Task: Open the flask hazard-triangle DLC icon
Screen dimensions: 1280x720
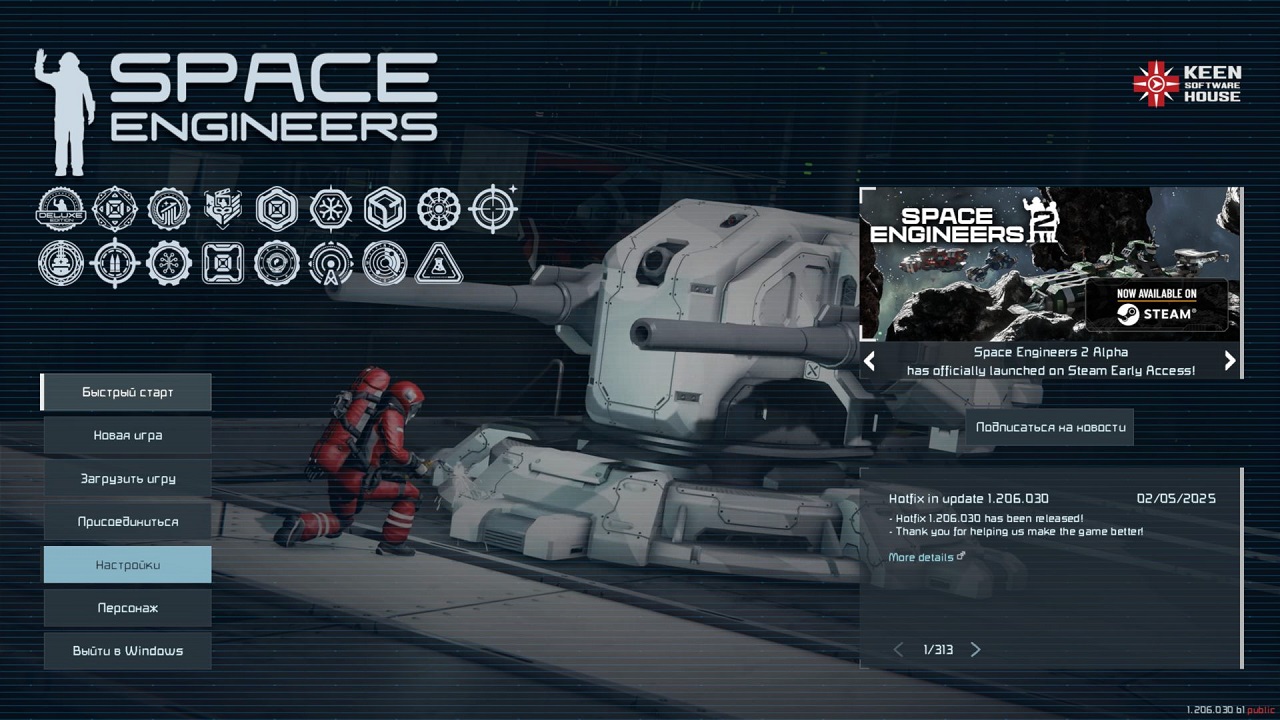Action: 439,263
